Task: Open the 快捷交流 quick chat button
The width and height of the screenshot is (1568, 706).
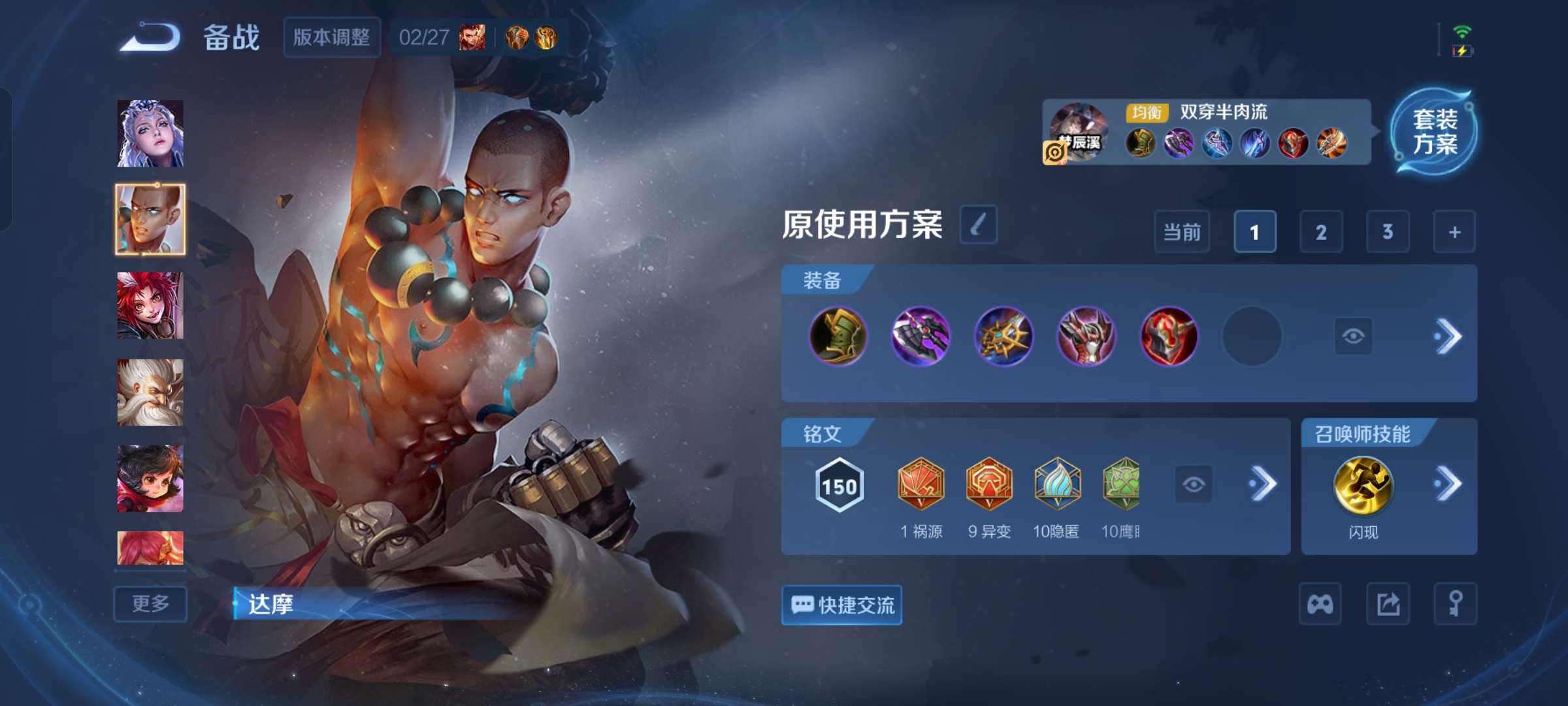Action: tap(841, 604)
